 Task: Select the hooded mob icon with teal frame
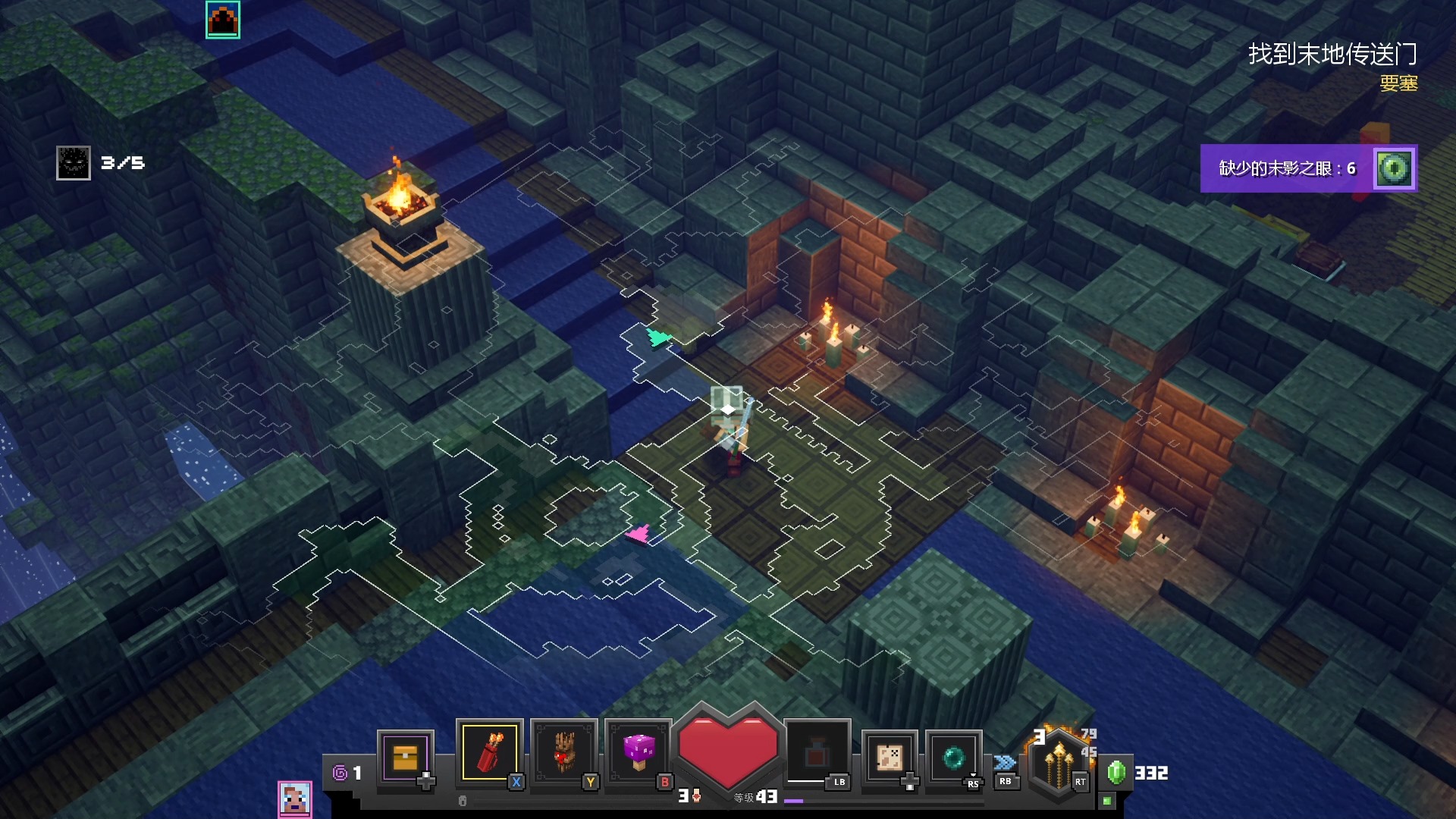click(223, 20)
